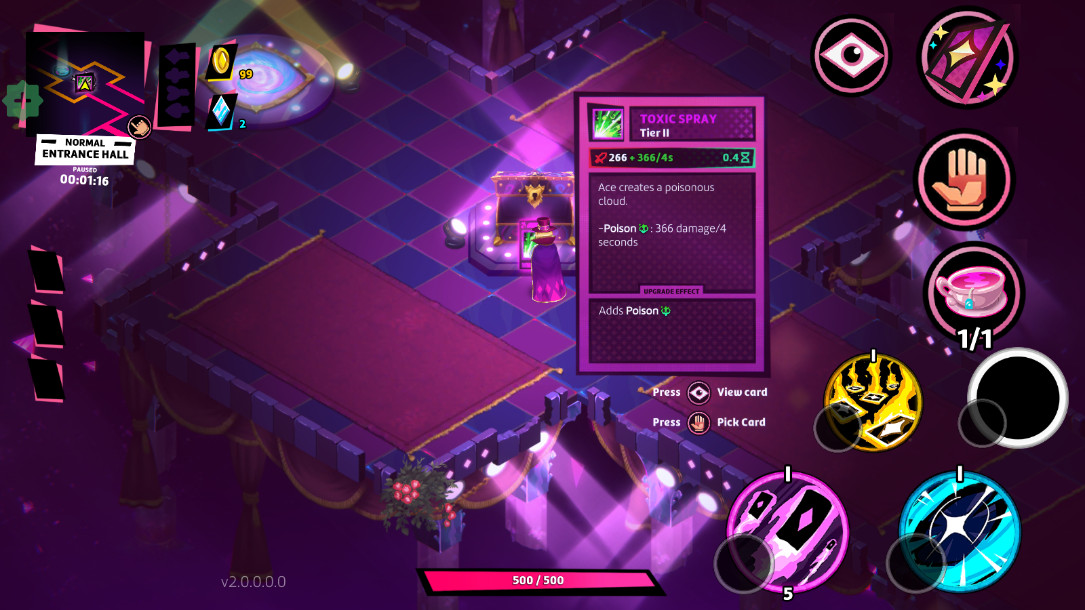Throw cards with the pink attack button
The image size is (1085, 610).
[x=787, y=530]
